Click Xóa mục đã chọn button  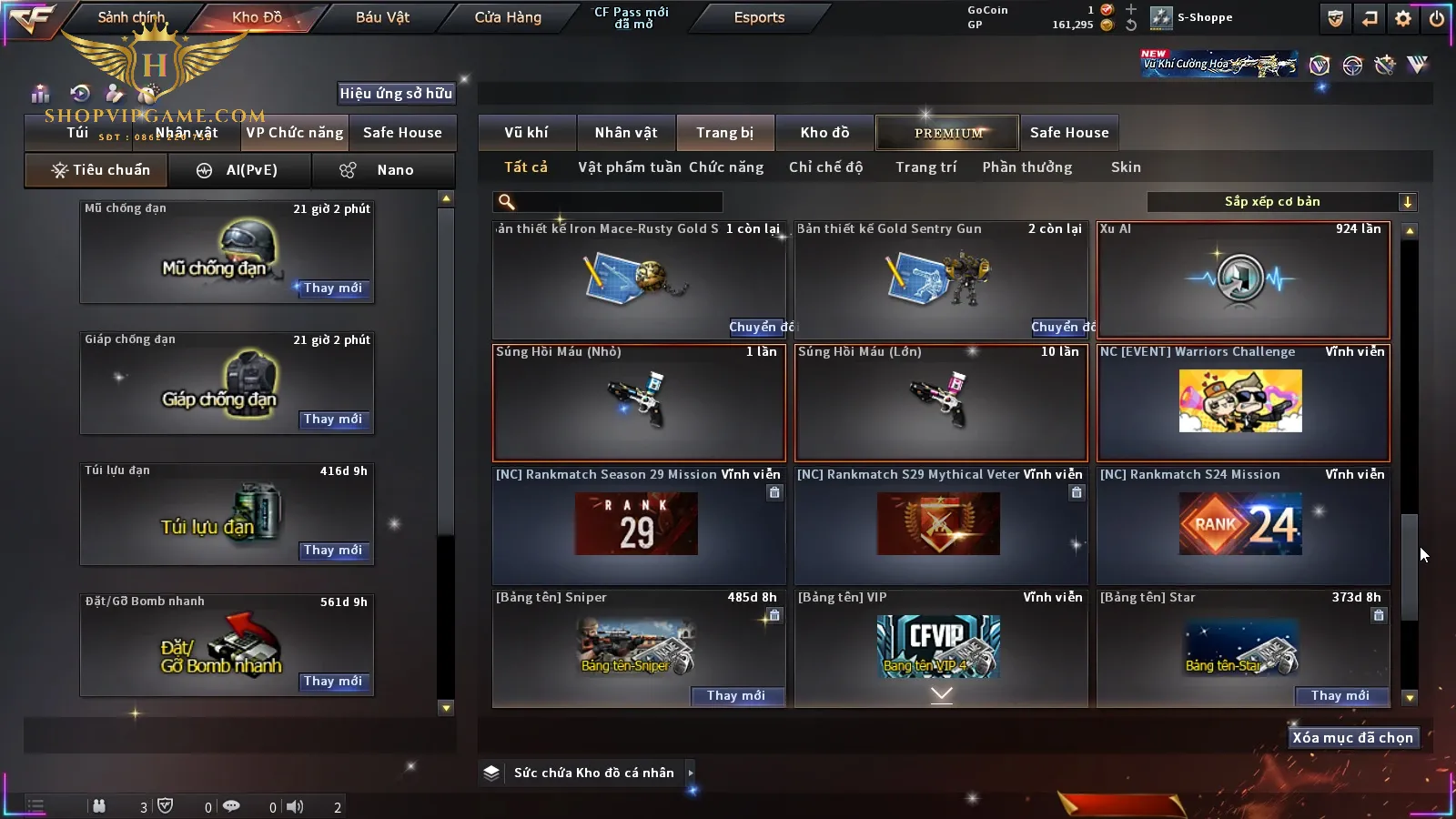click(1352, 738)
